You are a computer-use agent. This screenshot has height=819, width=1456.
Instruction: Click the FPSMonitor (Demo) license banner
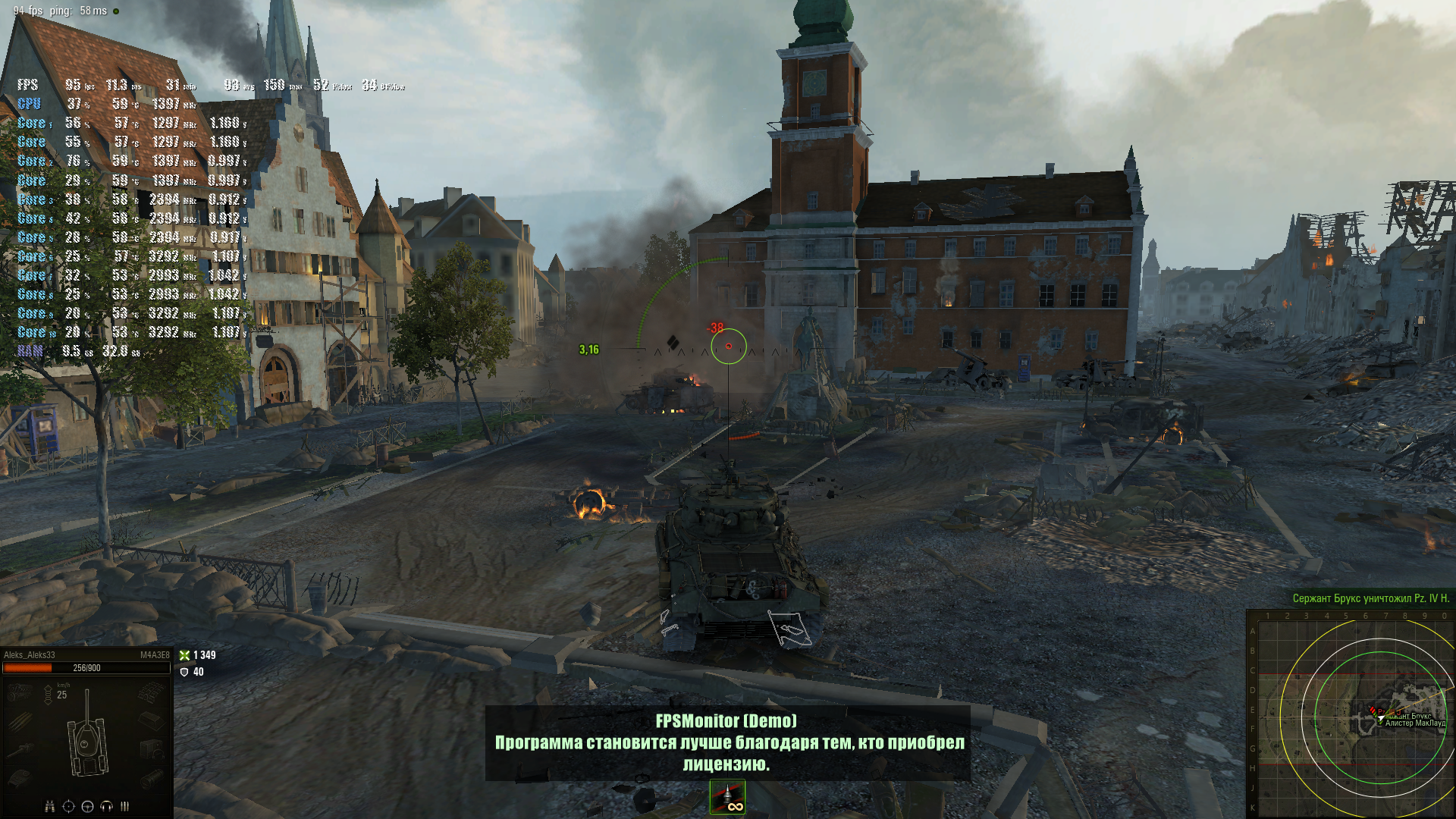[728, 743]
